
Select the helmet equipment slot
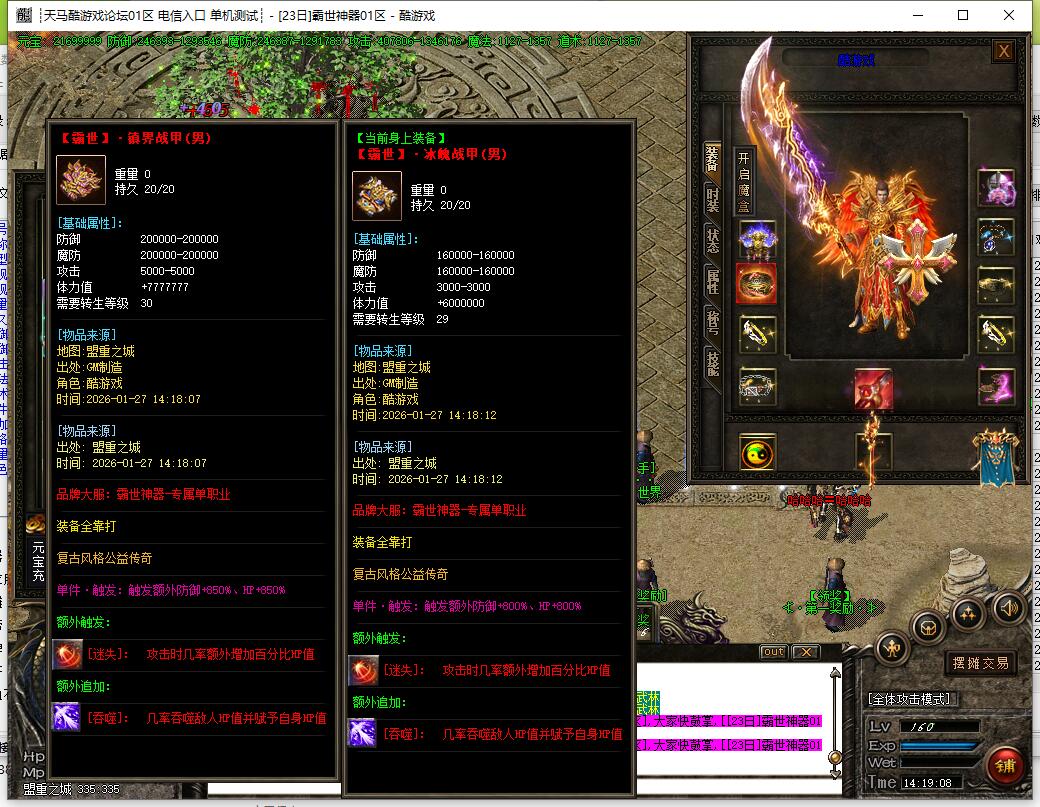tap(757, 239)
